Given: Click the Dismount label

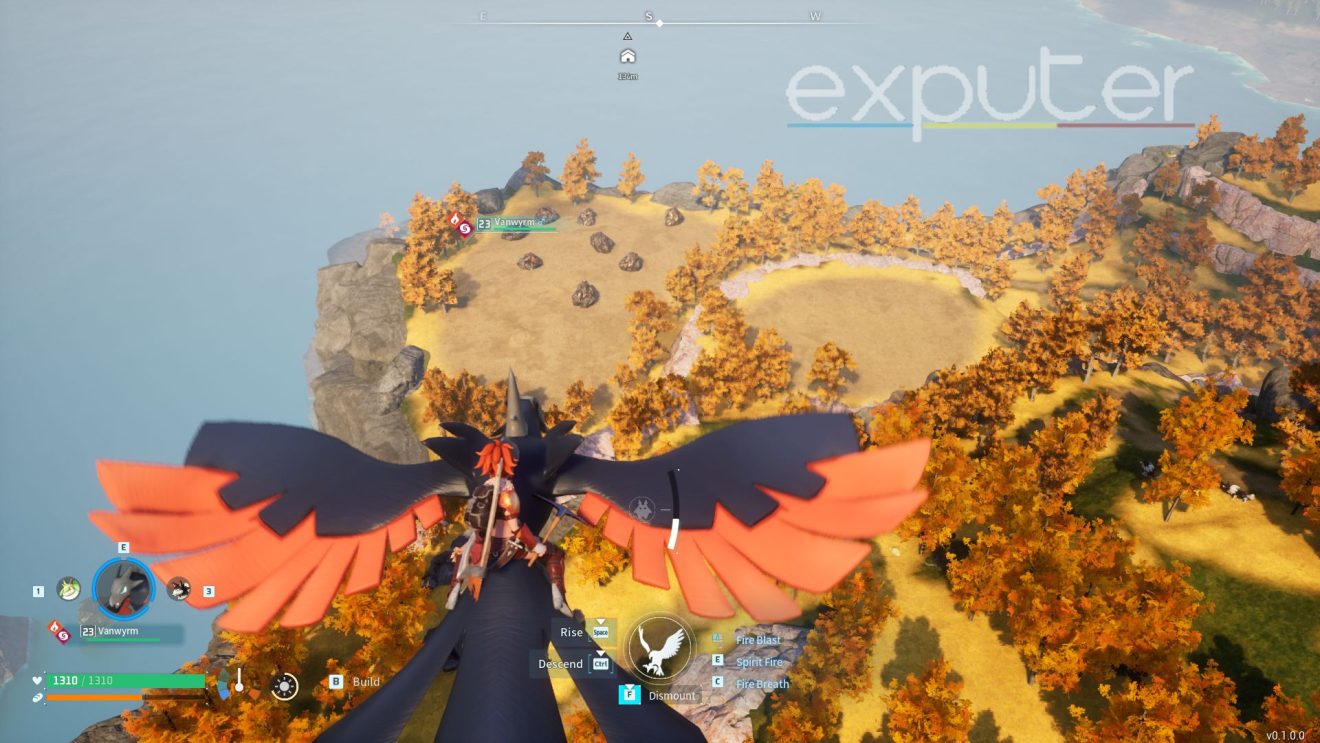Looking at the screenshot, I should [673, 696].
